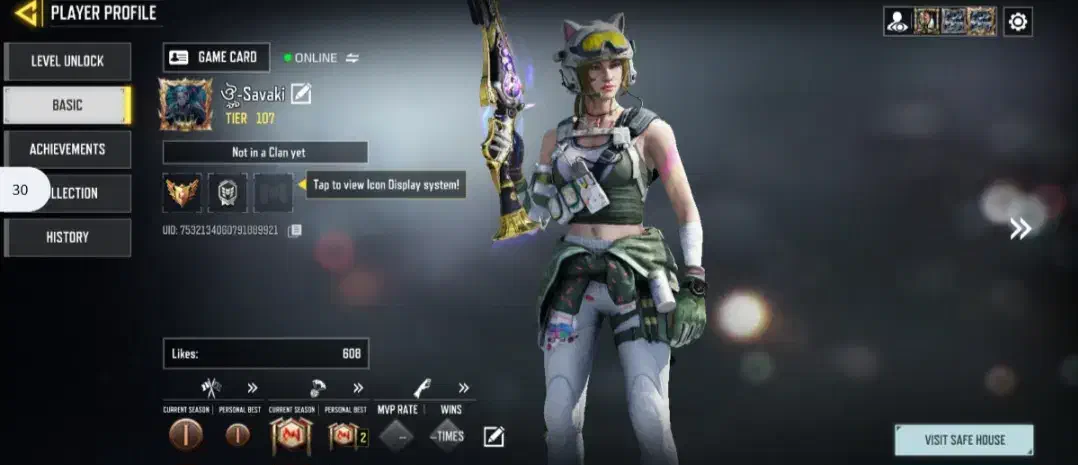The image size is (1078, 465).
Task: Click the profile visibility eye icon
Action: [x=897, y=21]
